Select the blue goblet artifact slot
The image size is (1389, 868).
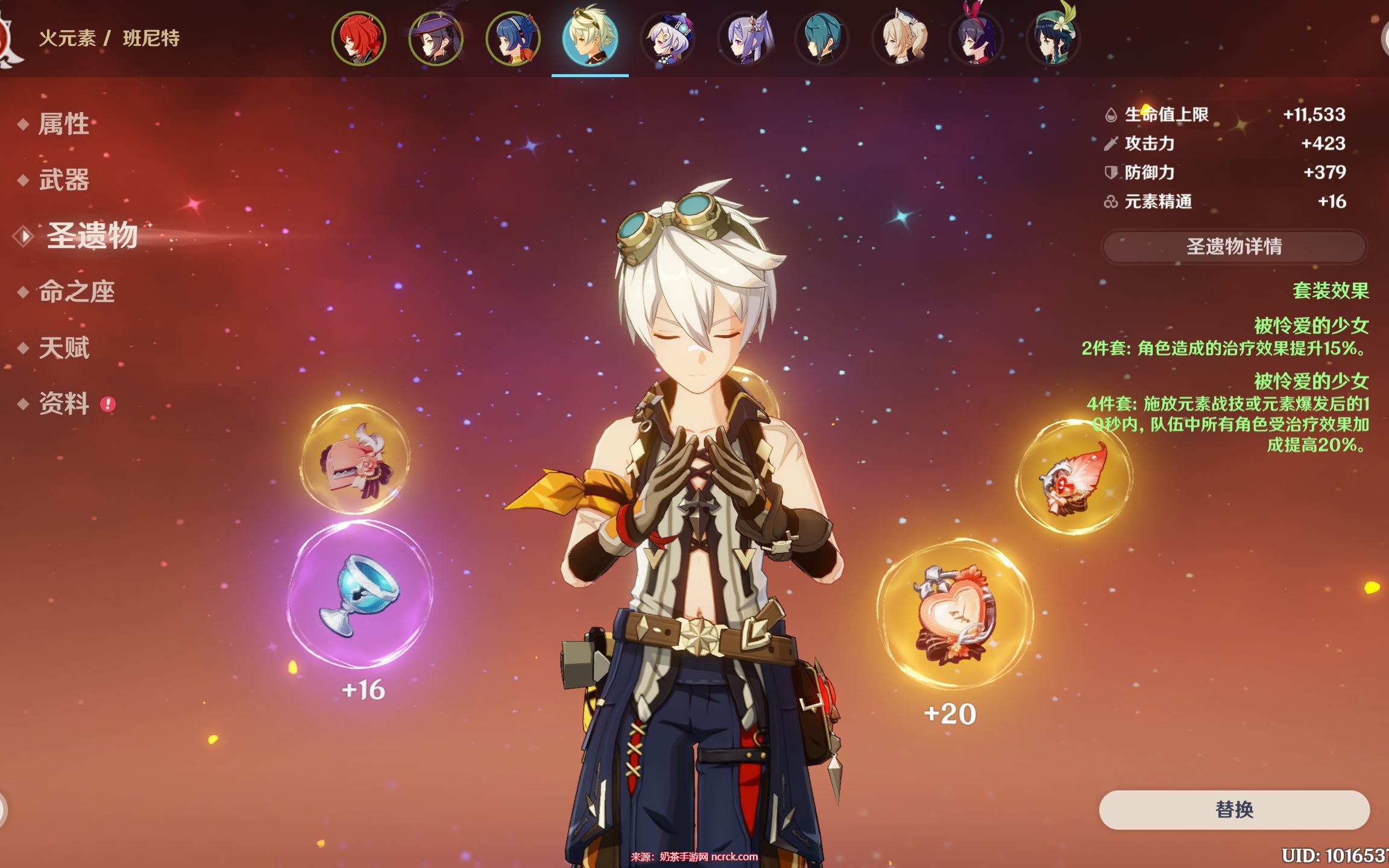coord(360,594)
